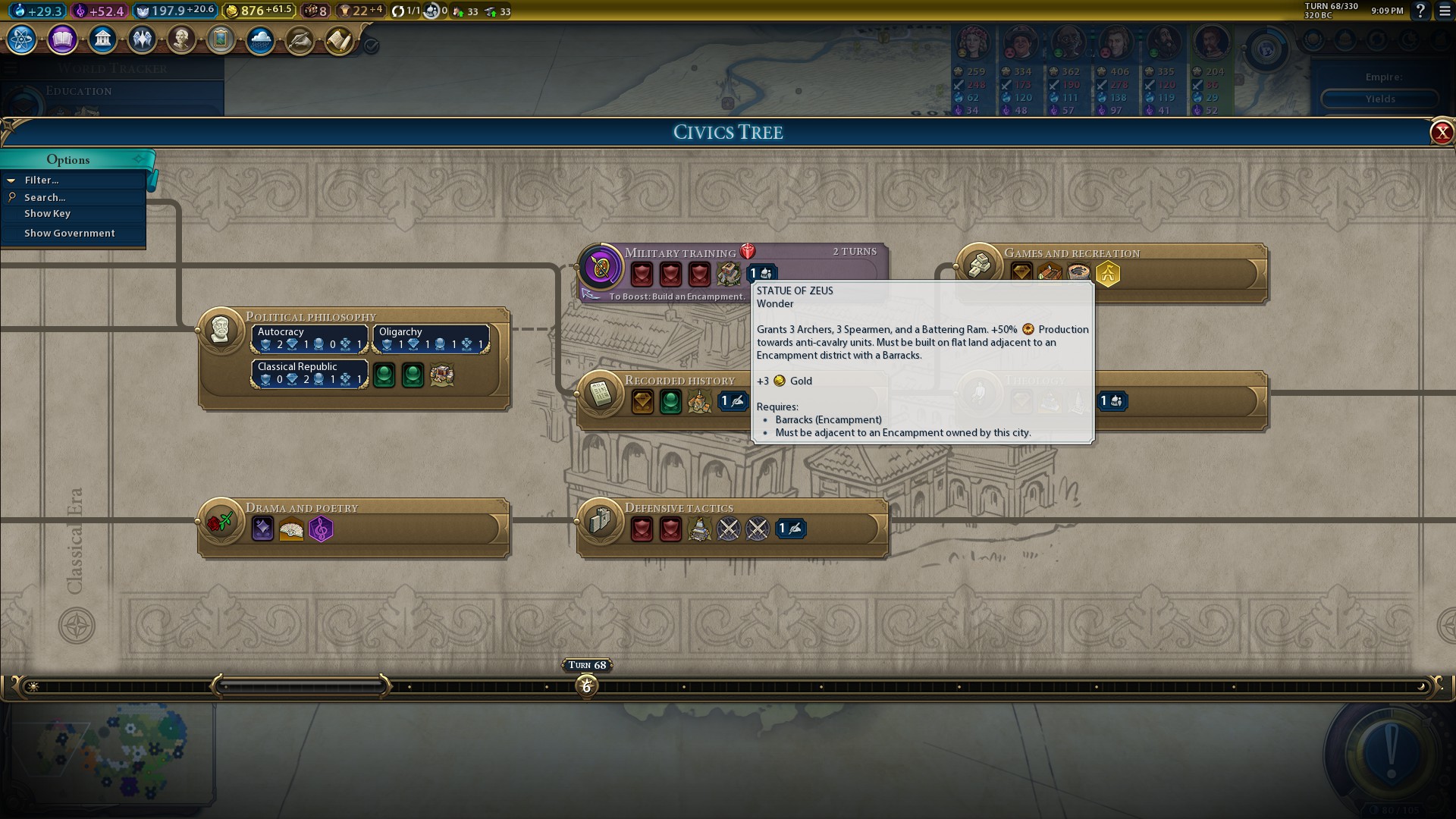This screenshot has height=819, width=1456.
Task: Select the Recorded History civic
Action: (x=601, y=394)
